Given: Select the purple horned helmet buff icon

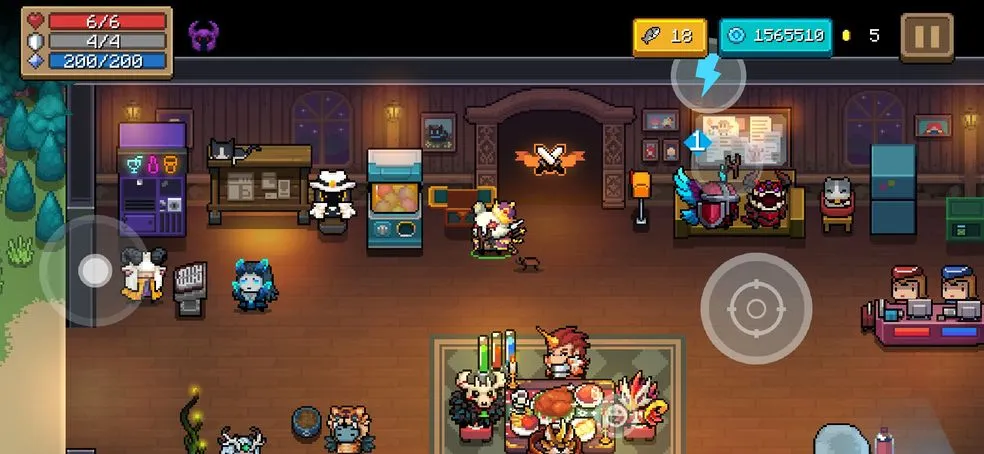Looking at the screenshot, I should (203, 37).
